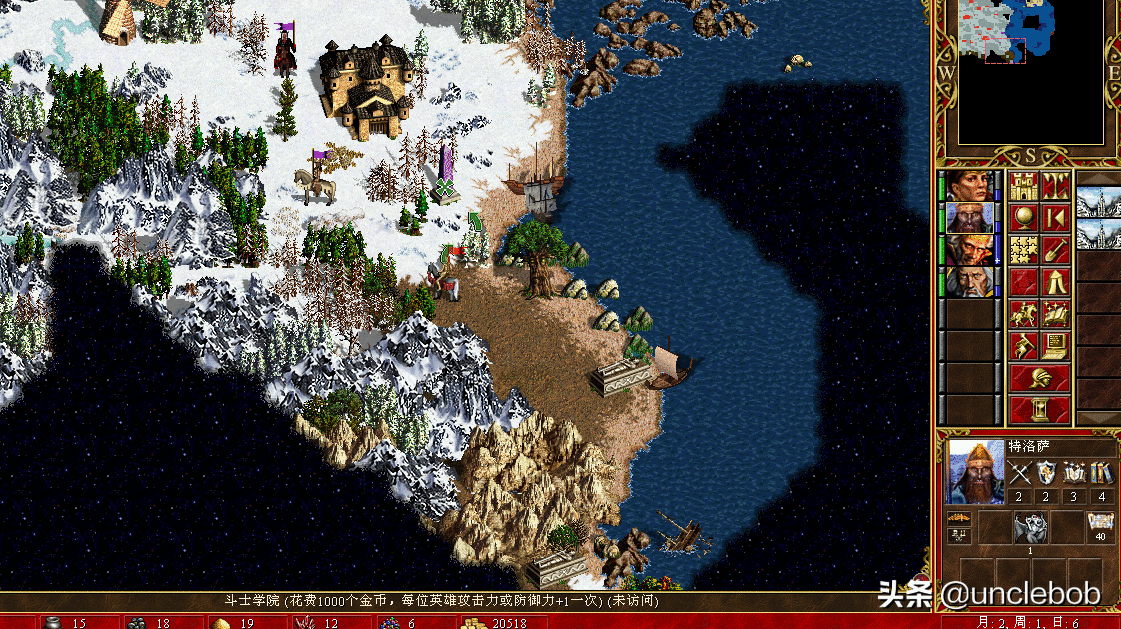
Task: Open the quest log globe button
Action: (1023, 218)
